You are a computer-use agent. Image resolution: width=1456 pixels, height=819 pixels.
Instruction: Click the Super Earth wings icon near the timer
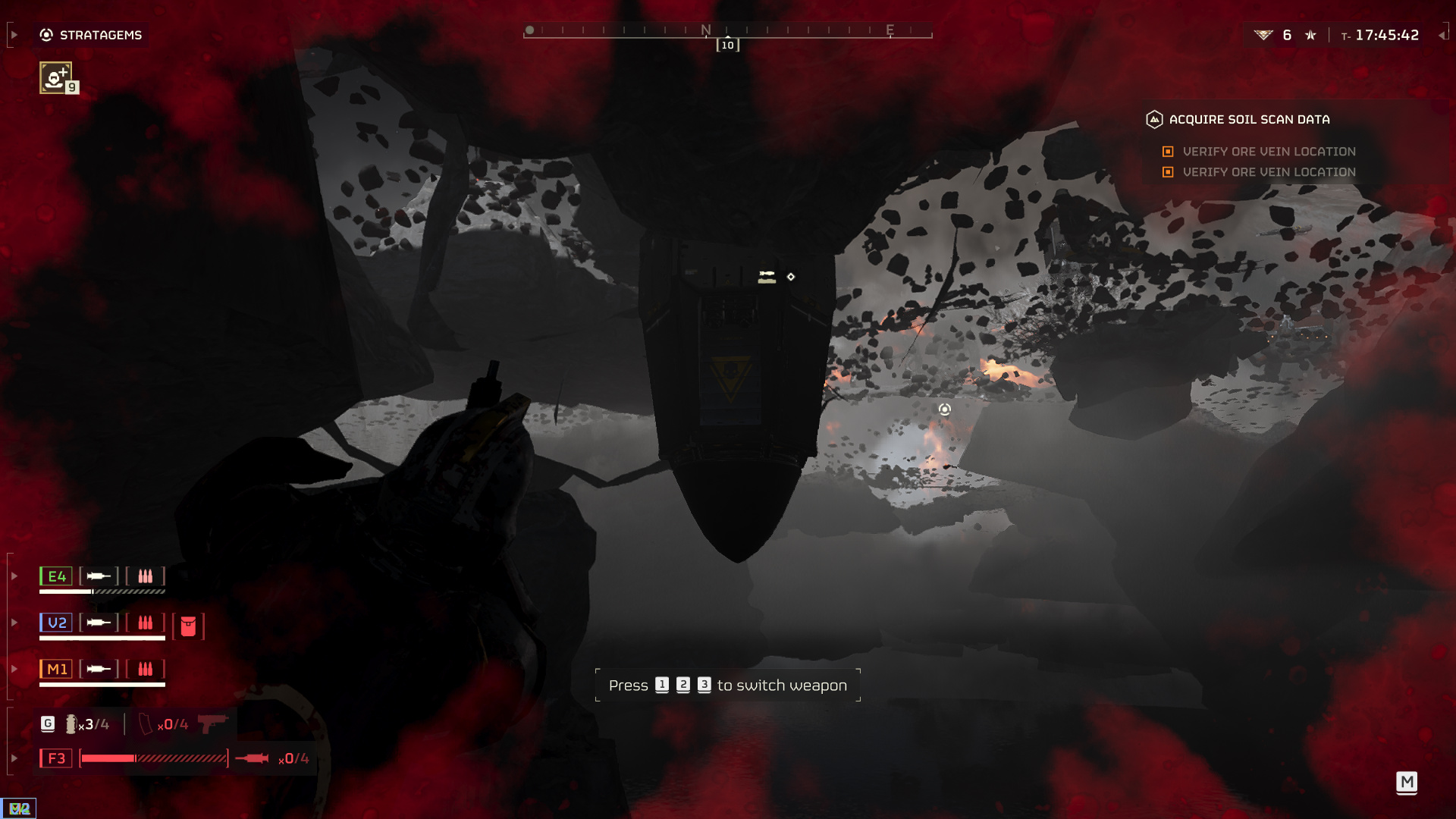click(1263, 35)
